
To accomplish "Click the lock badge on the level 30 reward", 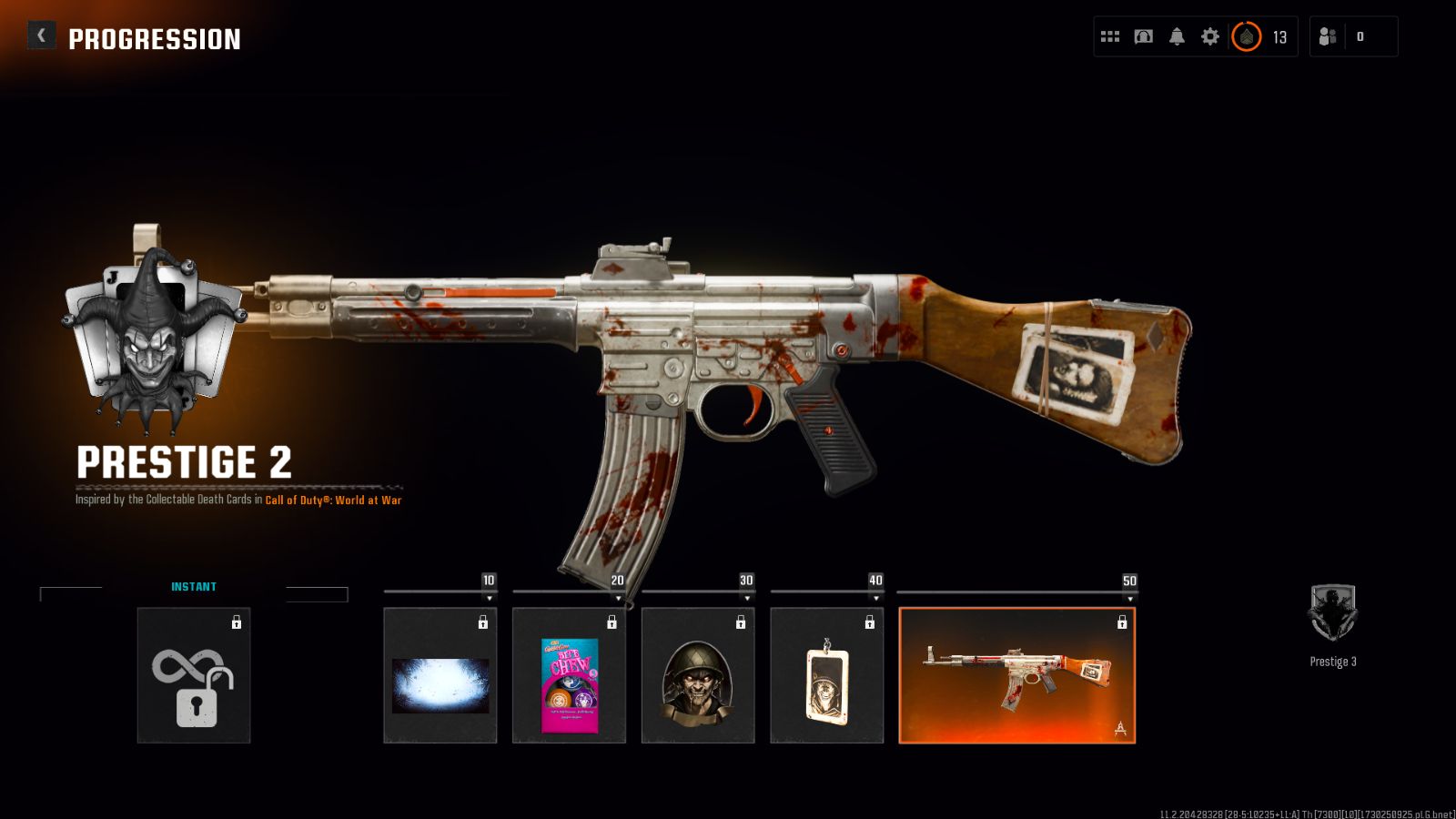I will (x=740, y=623).
